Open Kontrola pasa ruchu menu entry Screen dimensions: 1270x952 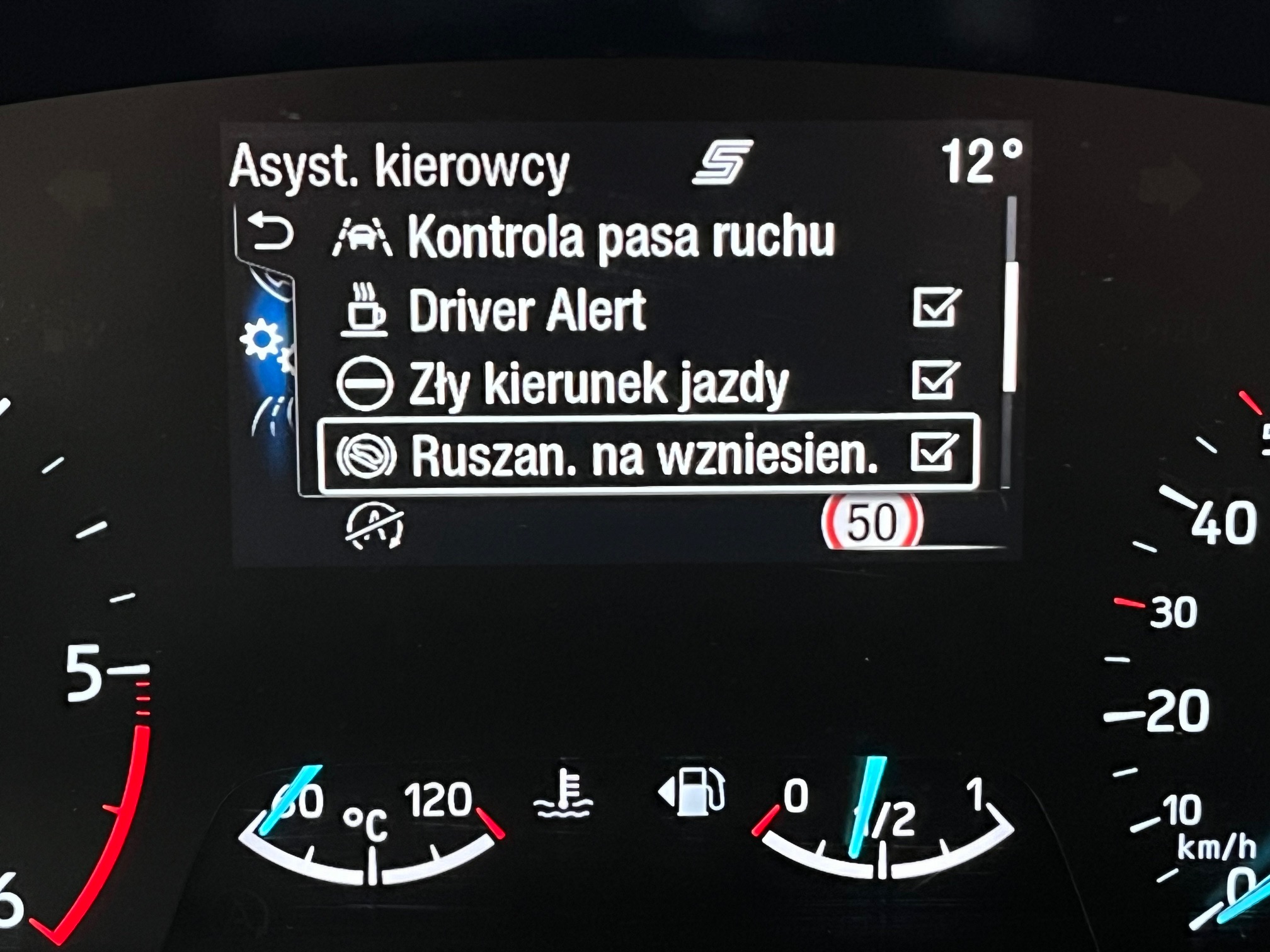(x=621, y=238)
